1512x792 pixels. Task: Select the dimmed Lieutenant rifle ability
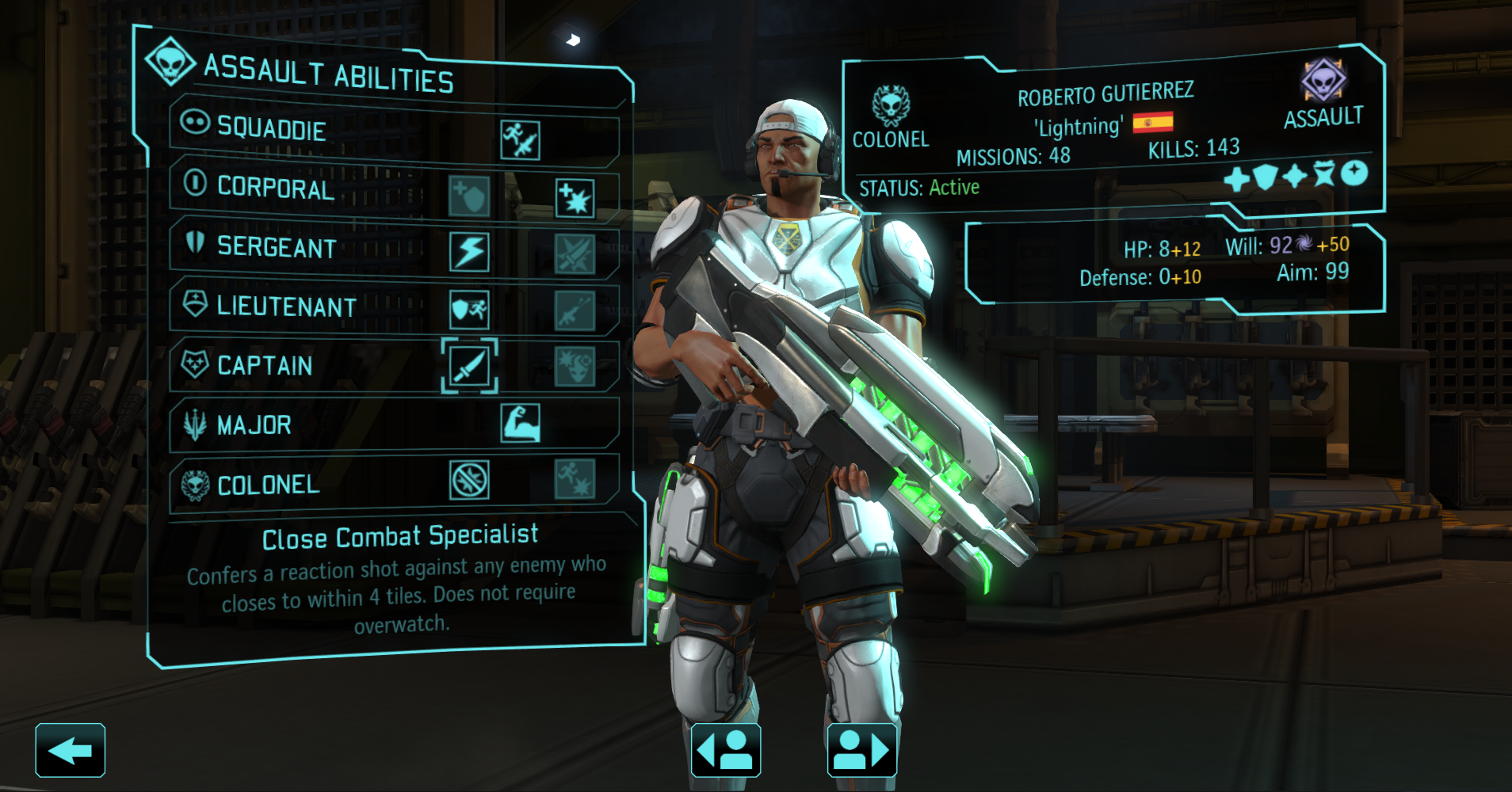click(x=575, y=310)
